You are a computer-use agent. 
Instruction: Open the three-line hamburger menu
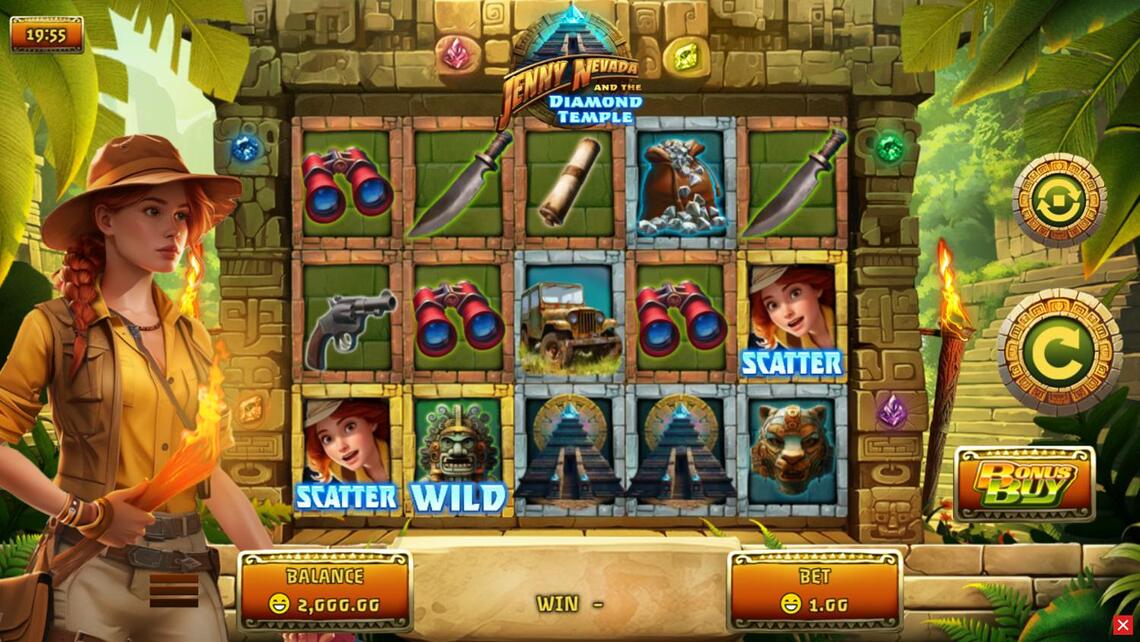(174, 590)
